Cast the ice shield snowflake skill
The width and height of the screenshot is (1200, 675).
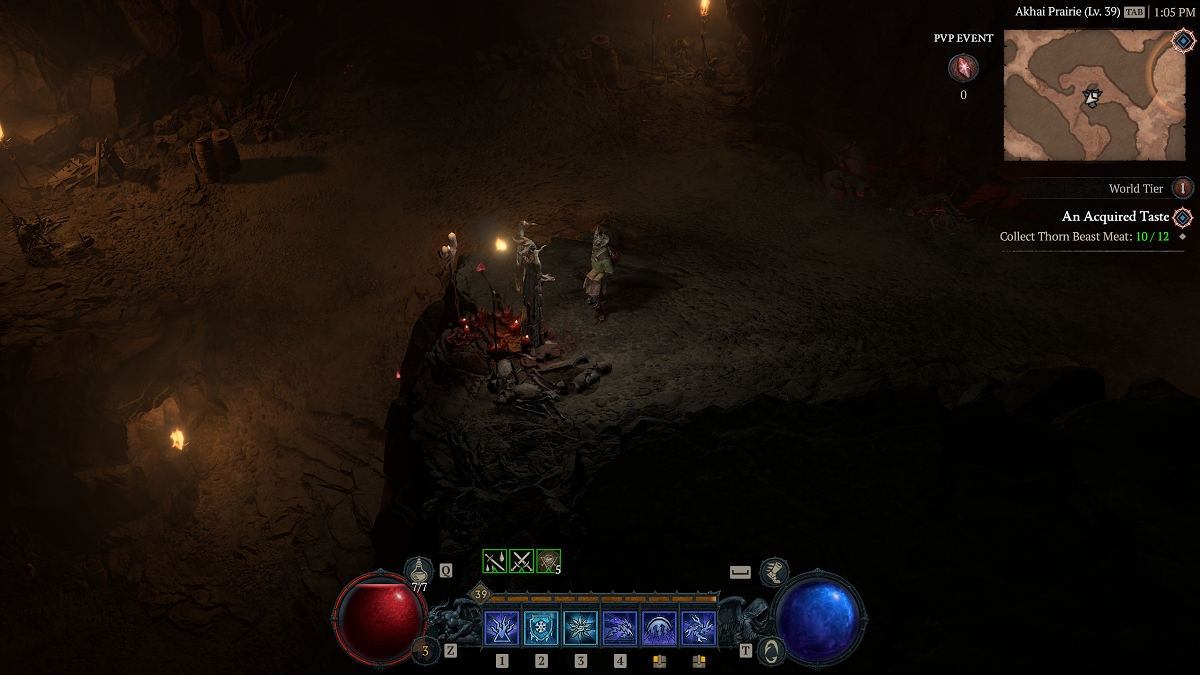(x=541, y=628)
